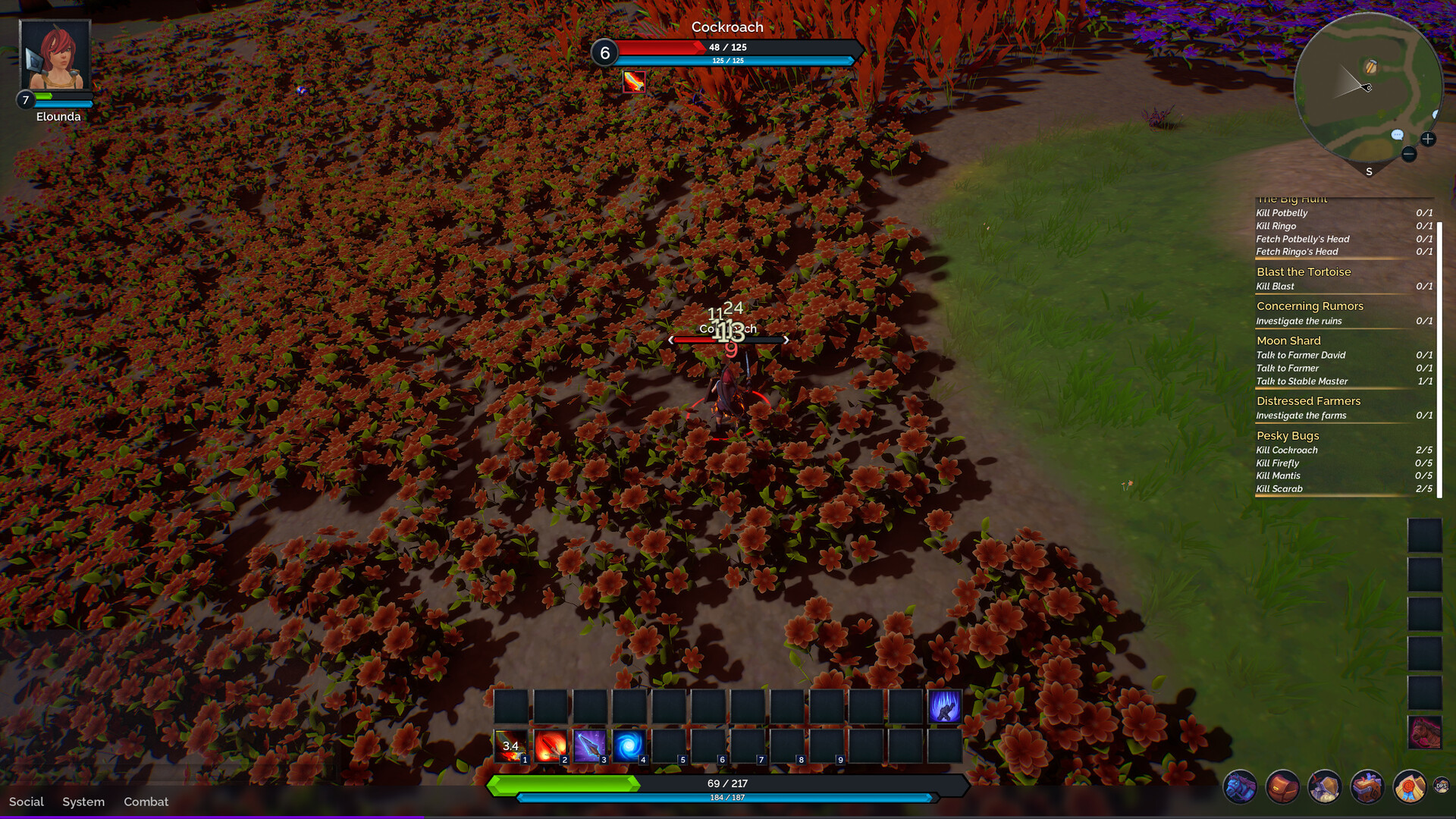Image resolution: width=1456 pixels, height=819 pixels.
Task: Zoom out the minimap with minus button
Action: pos(1409,154)
